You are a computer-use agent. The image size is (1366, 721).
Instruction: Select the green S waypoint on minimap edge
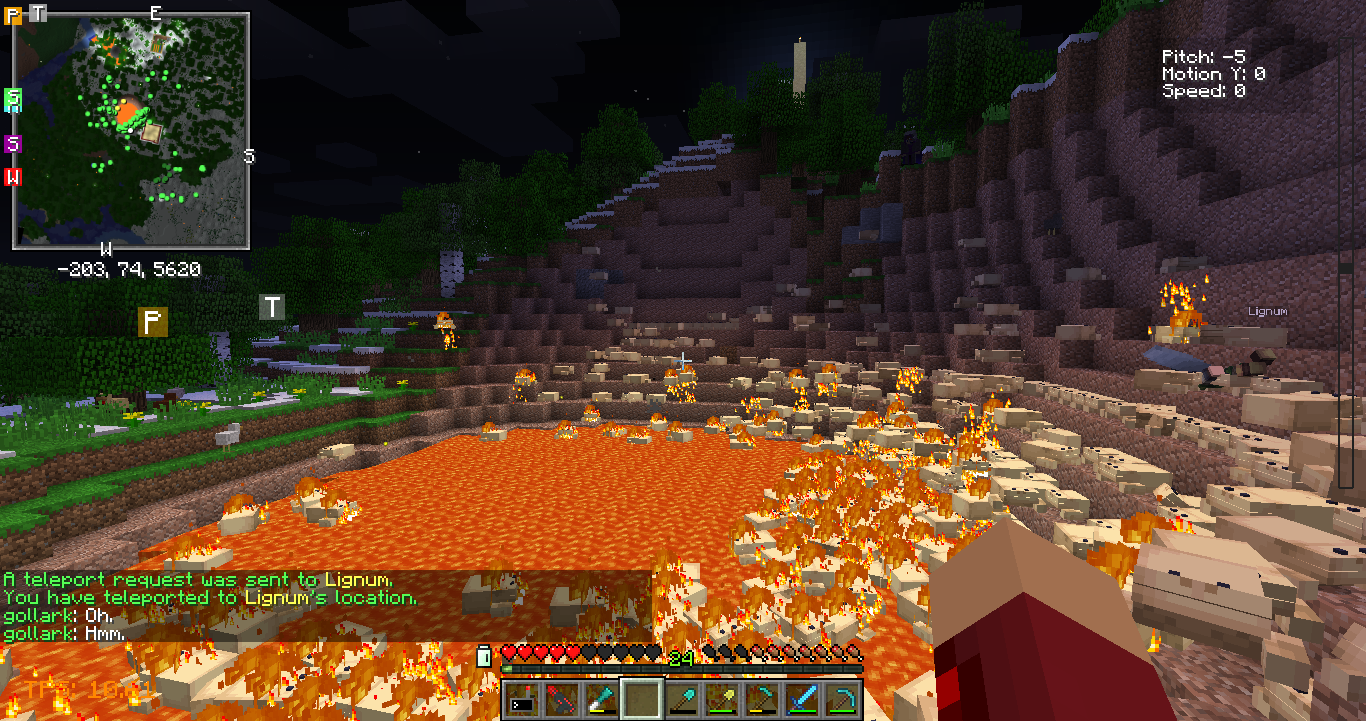pos(13,98)
